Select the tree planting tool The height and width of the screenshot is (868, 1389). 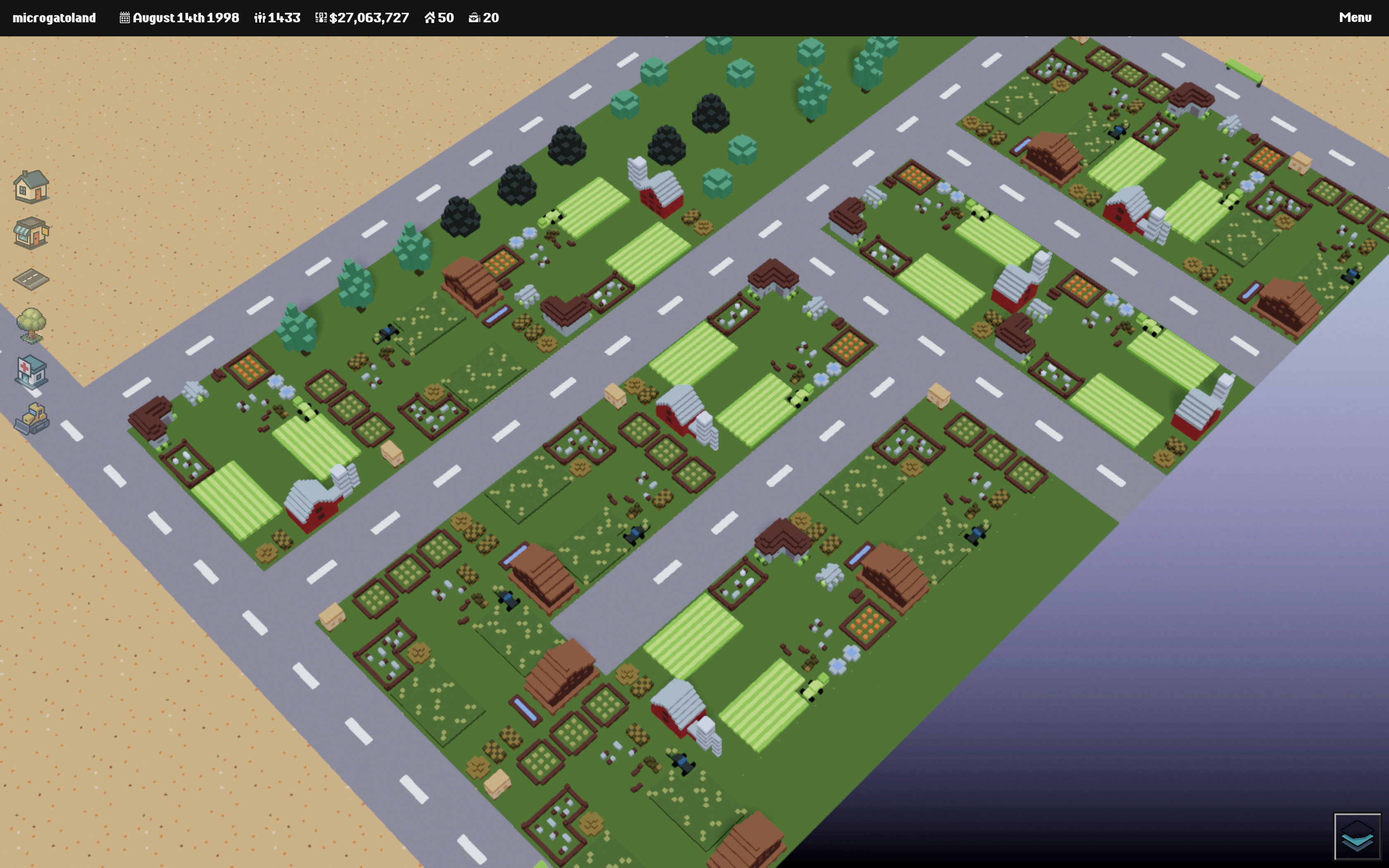(31, 326)
